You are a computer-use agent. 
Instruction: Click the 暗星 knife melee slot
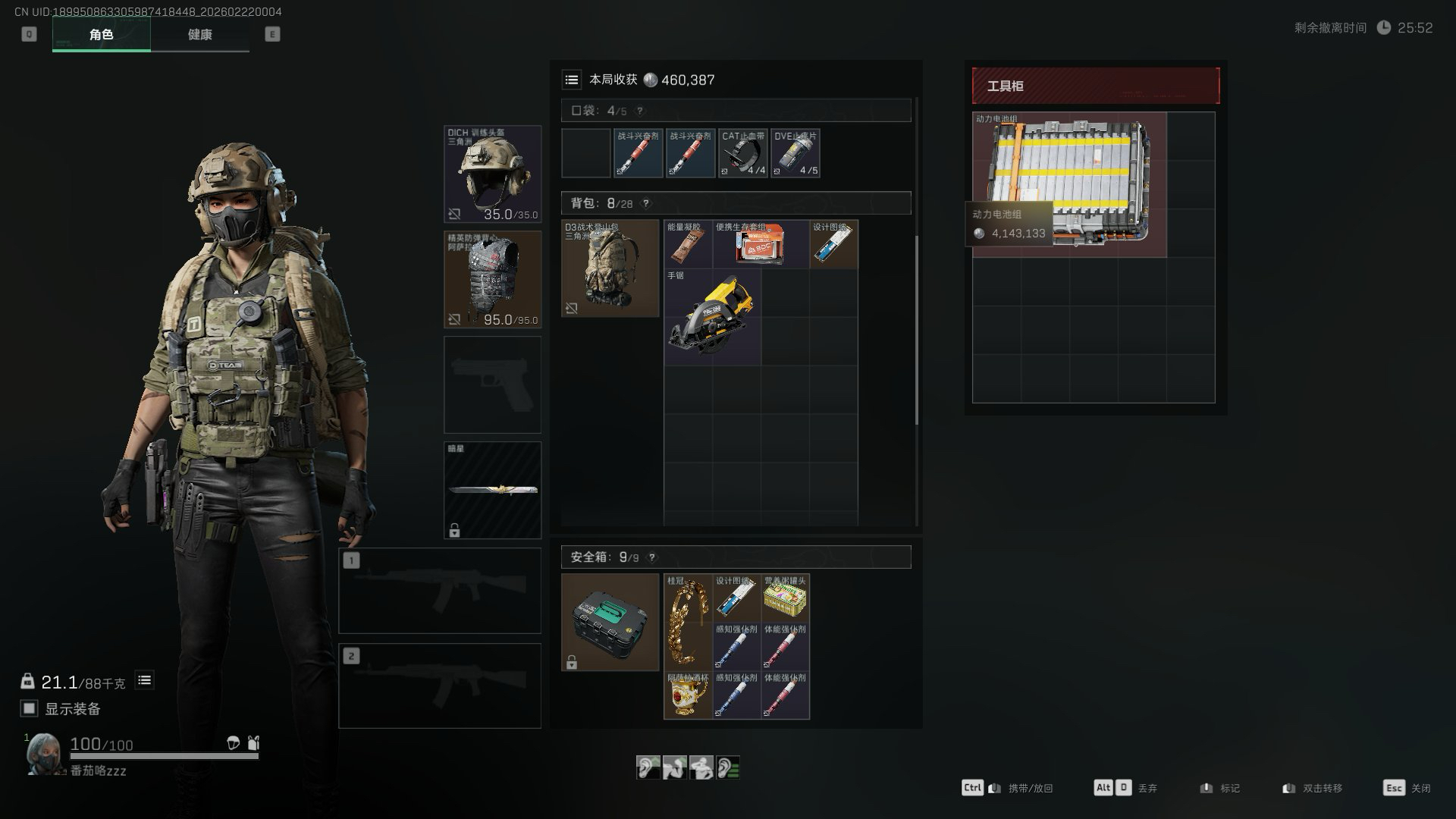coord(492,490)
